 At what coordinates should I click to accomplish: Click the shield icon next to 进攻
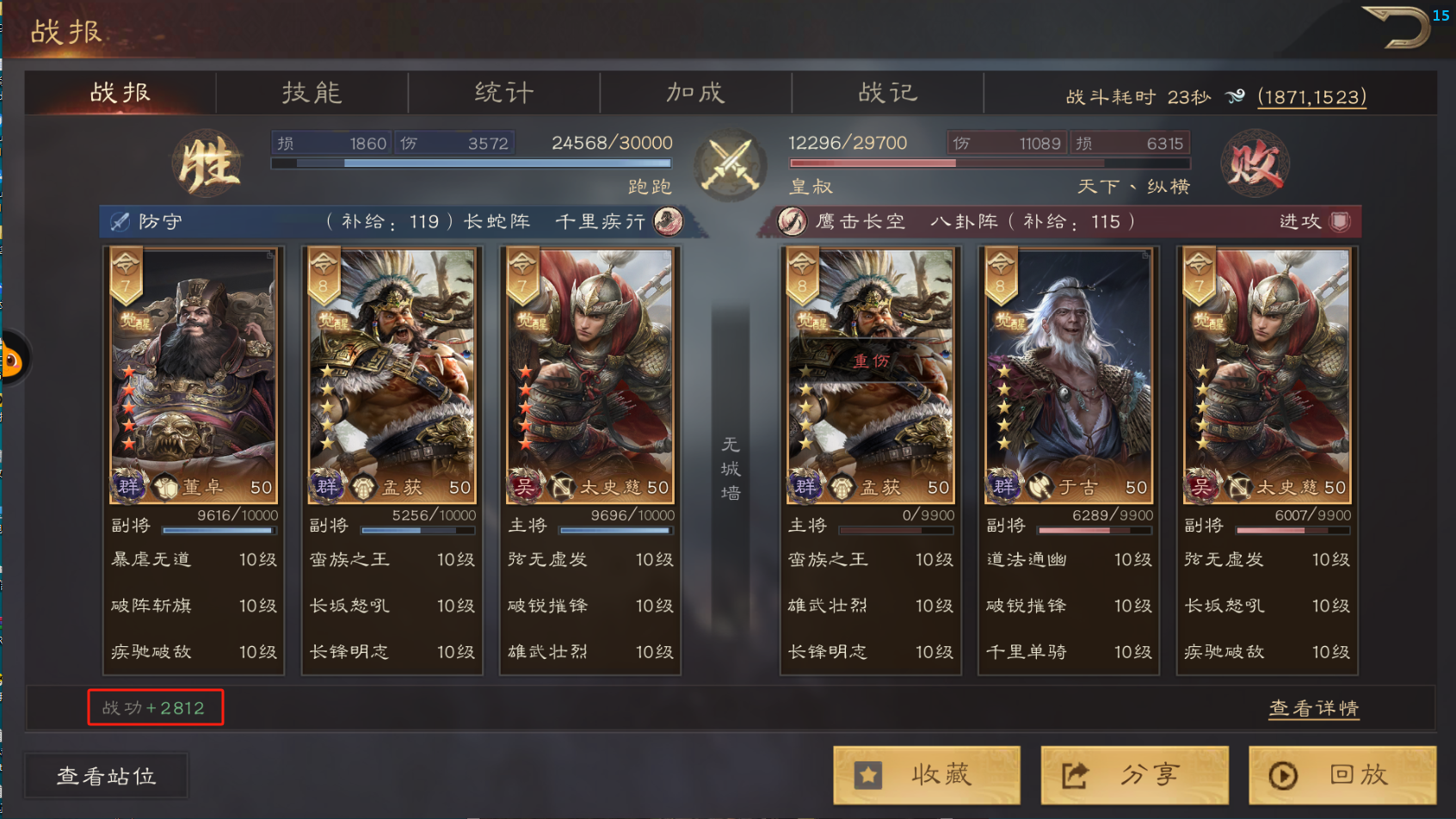tap(1341, 221)
